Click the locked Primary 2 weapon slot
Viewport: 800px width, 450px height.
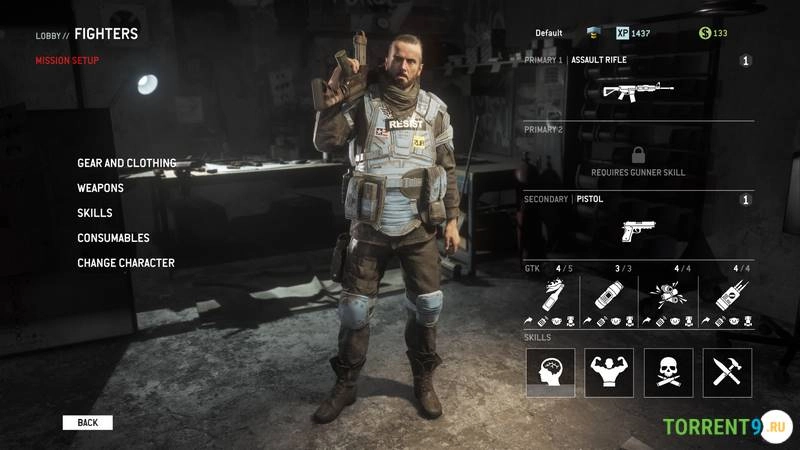638,157
